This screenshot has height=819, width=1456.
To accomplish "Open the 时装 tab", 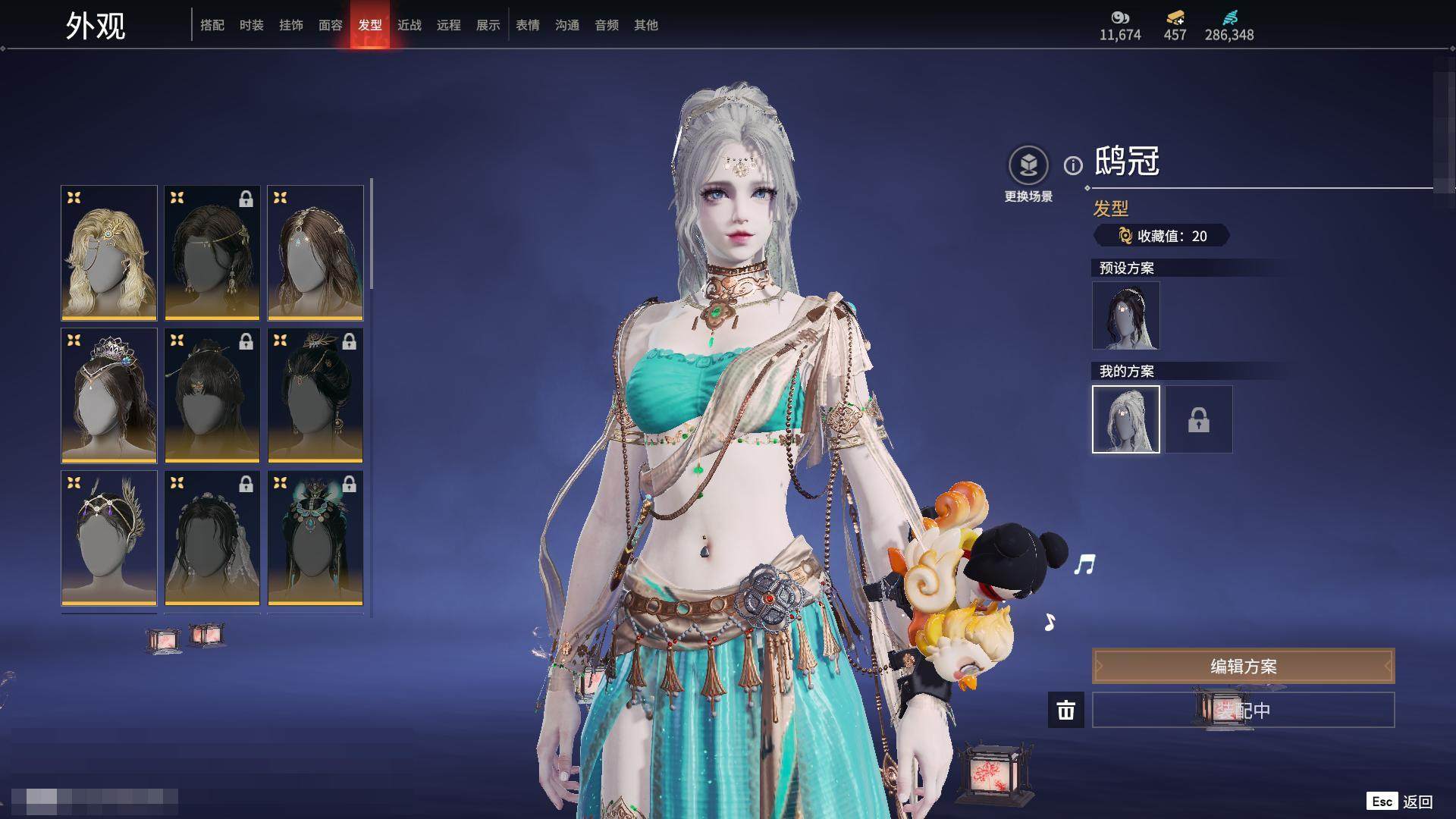I will (x=252, y=25).
